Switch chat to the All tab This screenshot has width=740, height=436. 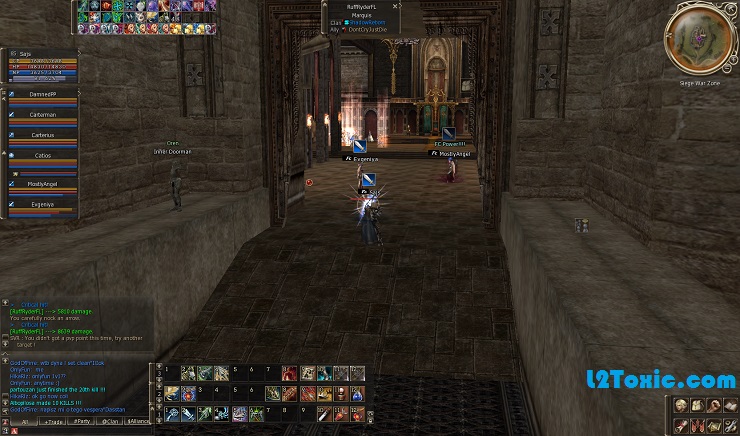pos(23,422)
